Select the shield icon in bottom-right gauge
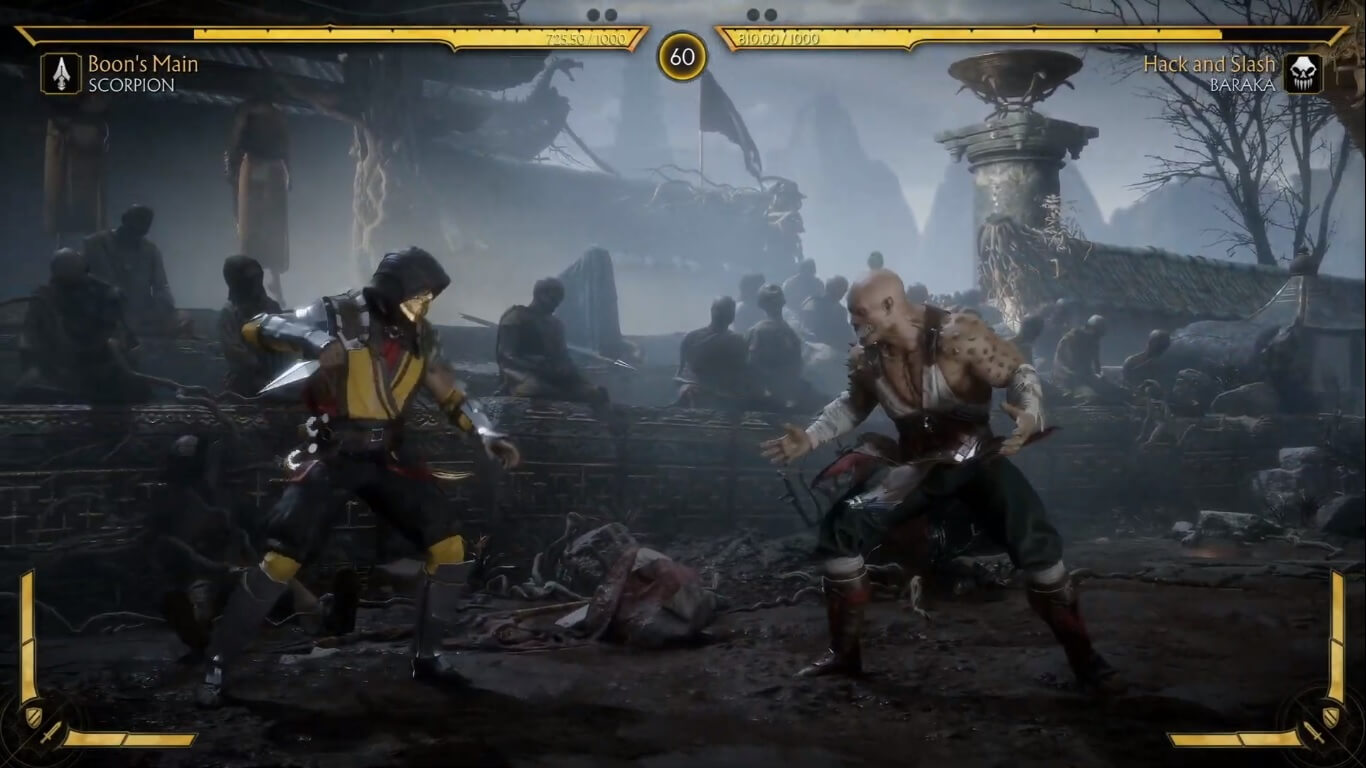1366x768 pixels. point(1331,717)
